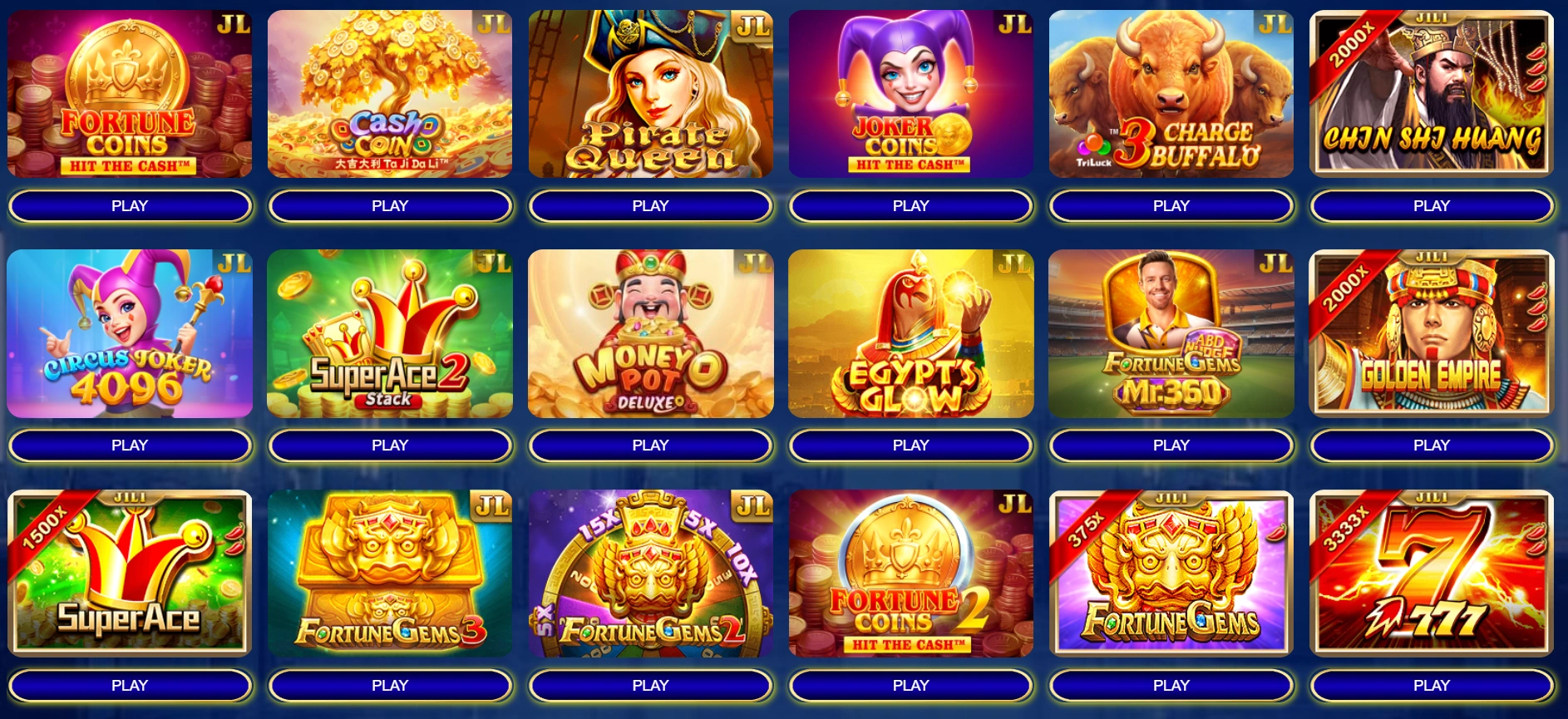This screenshot has height=719, width=1568.
Task: Open the Fortune Gems 375x thumbnail
Action: (1171, 574)
